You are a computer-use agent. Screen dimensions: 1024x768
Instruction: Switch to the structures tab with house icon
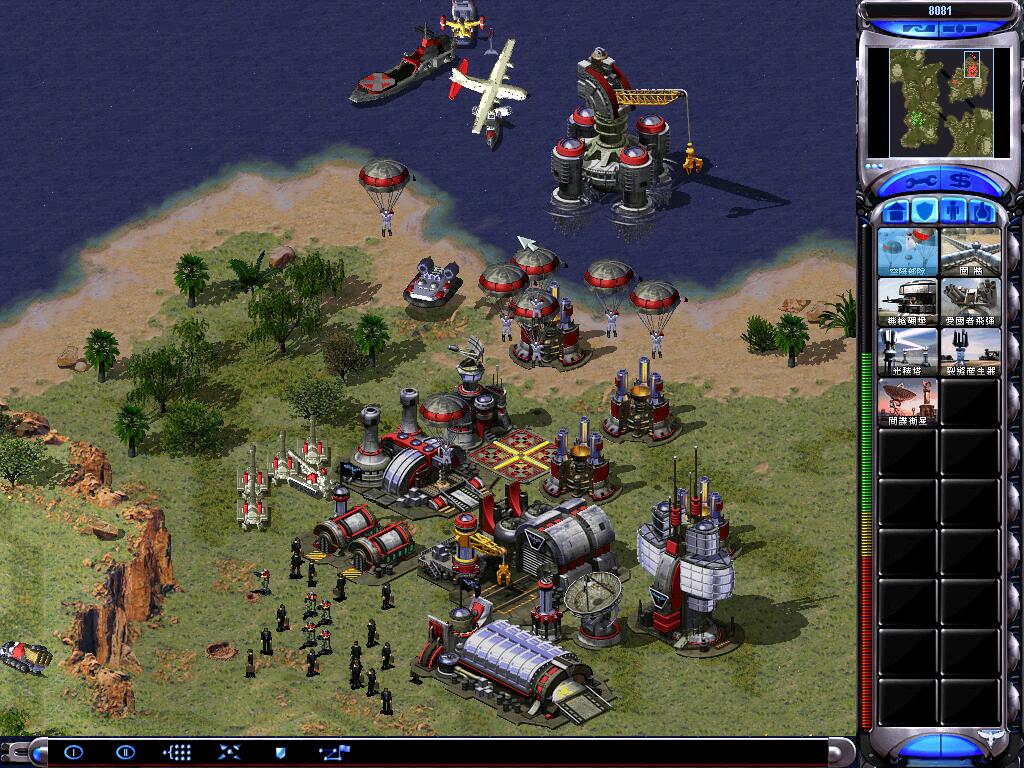pos(895,212)
